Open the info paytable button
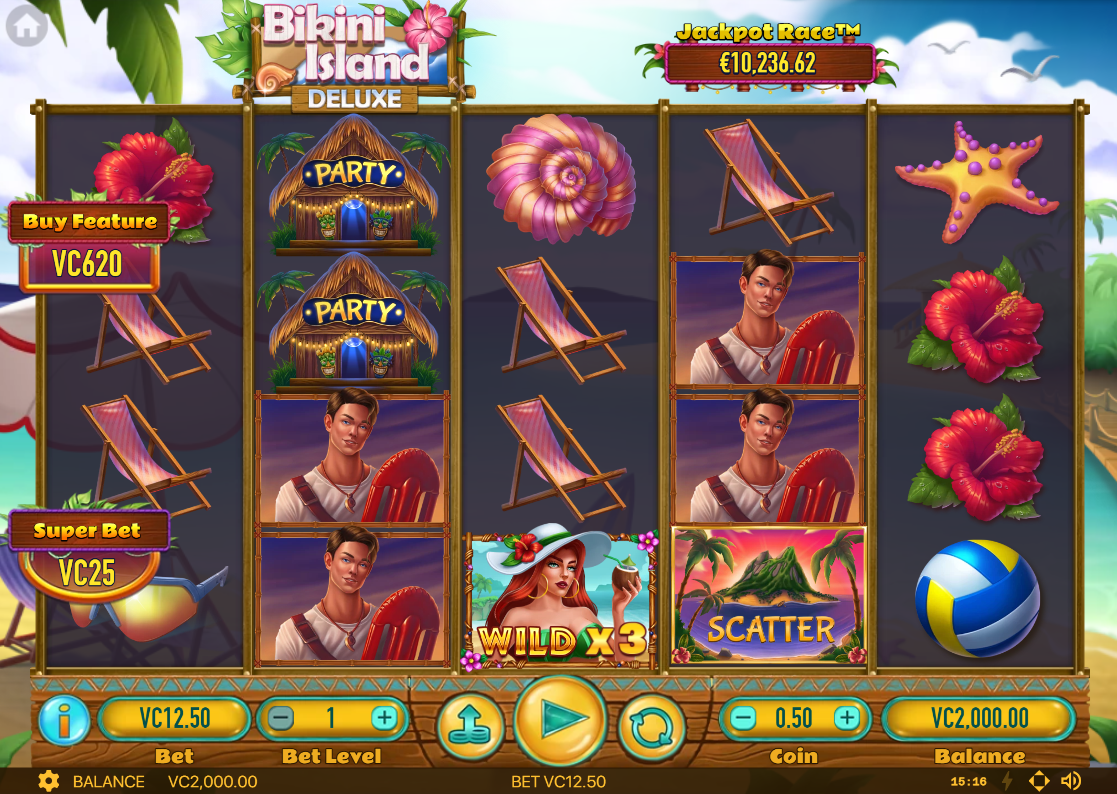The image size is (1117, 794). coord(64,720)
